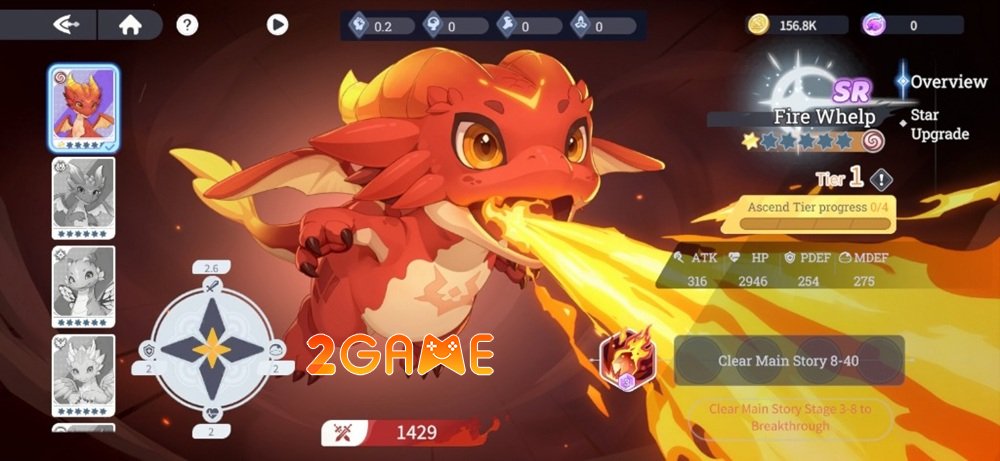Show tier info via exclamation icon
1000x461 pixels.
click(x=880, y=180)
